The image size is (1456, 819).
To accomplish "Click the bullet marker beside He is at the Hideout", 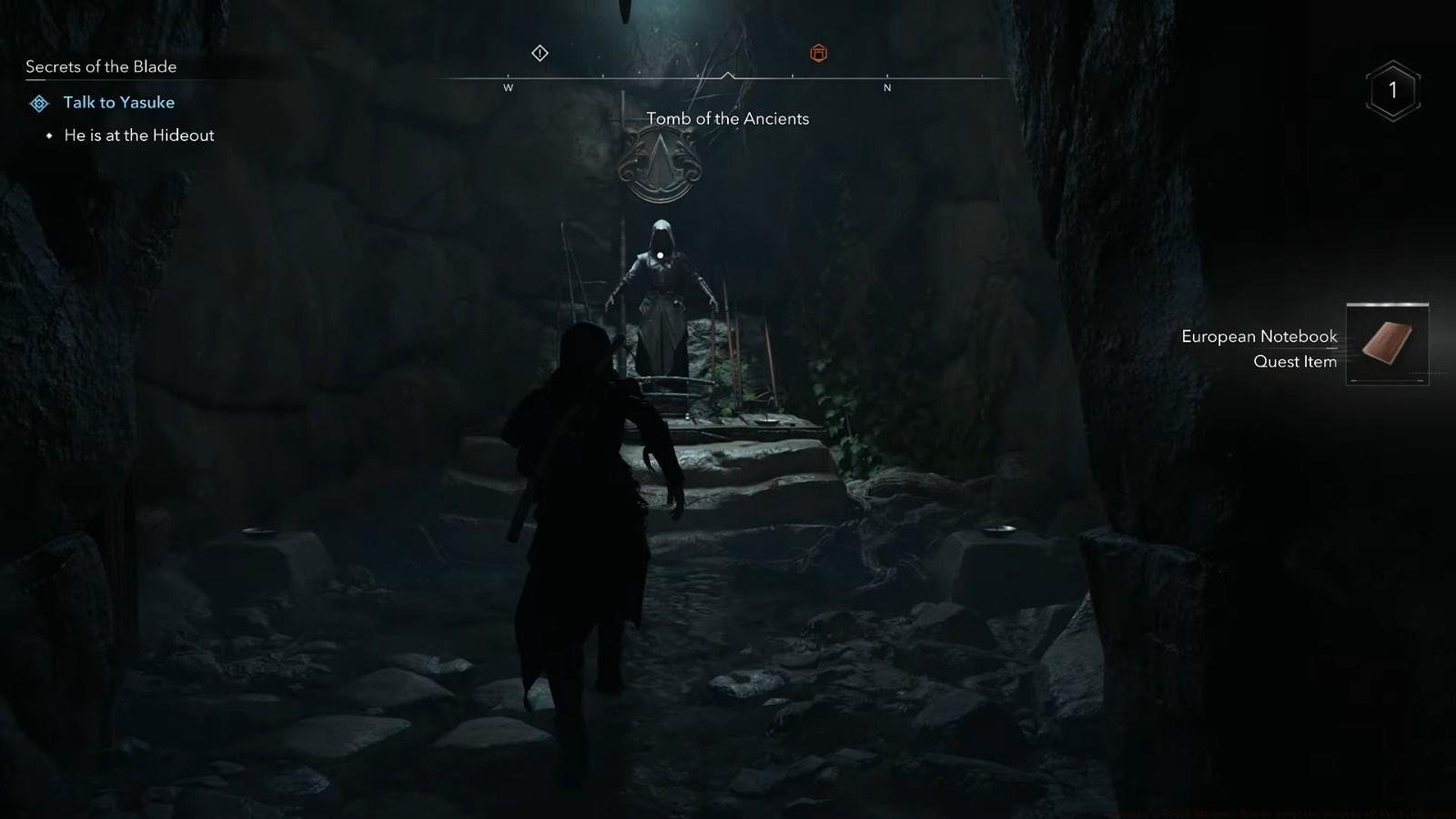I will point(51,136).
